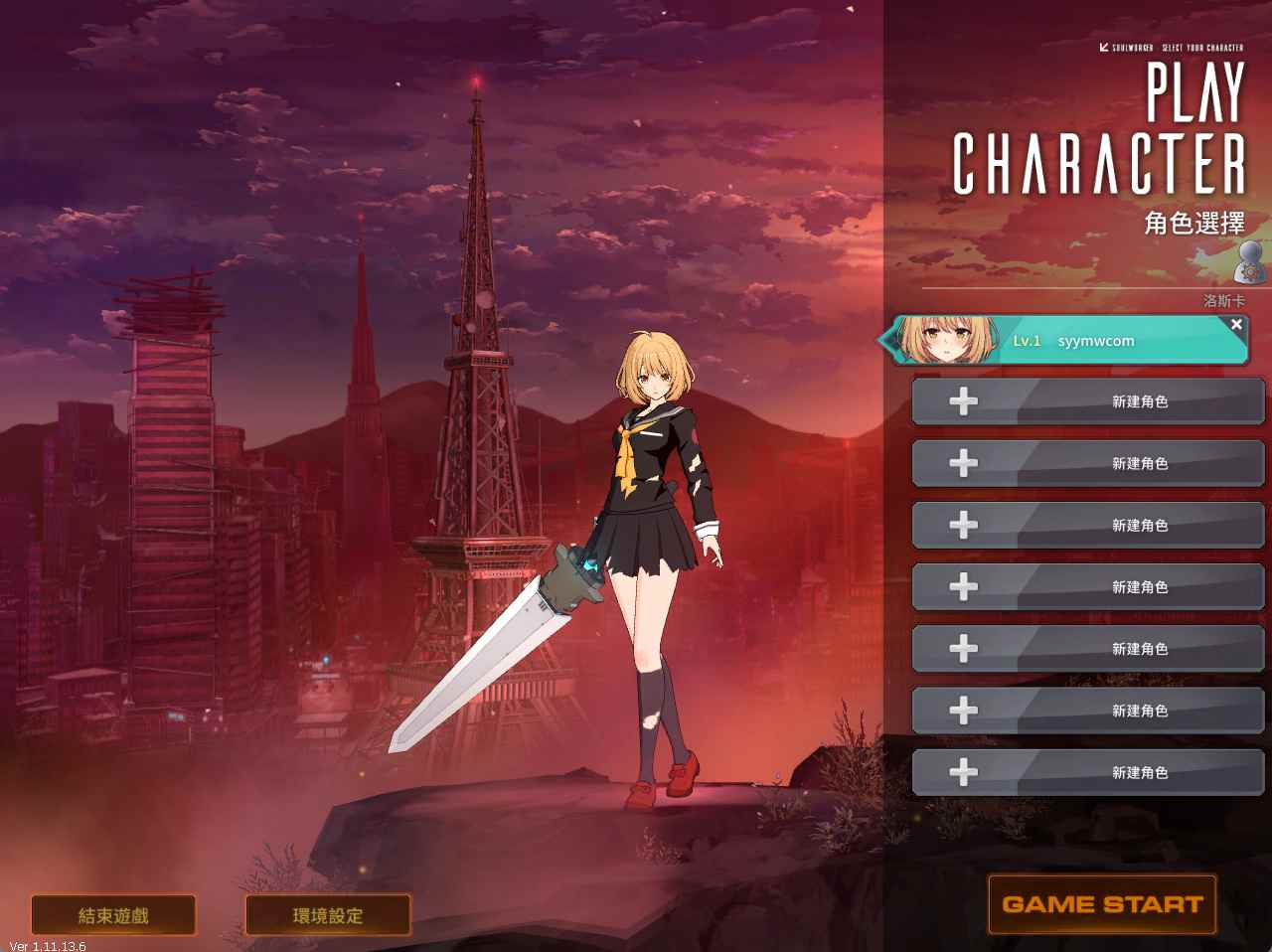
Task: Open the 環境設定 settings menu
Action: coord(328,915)
